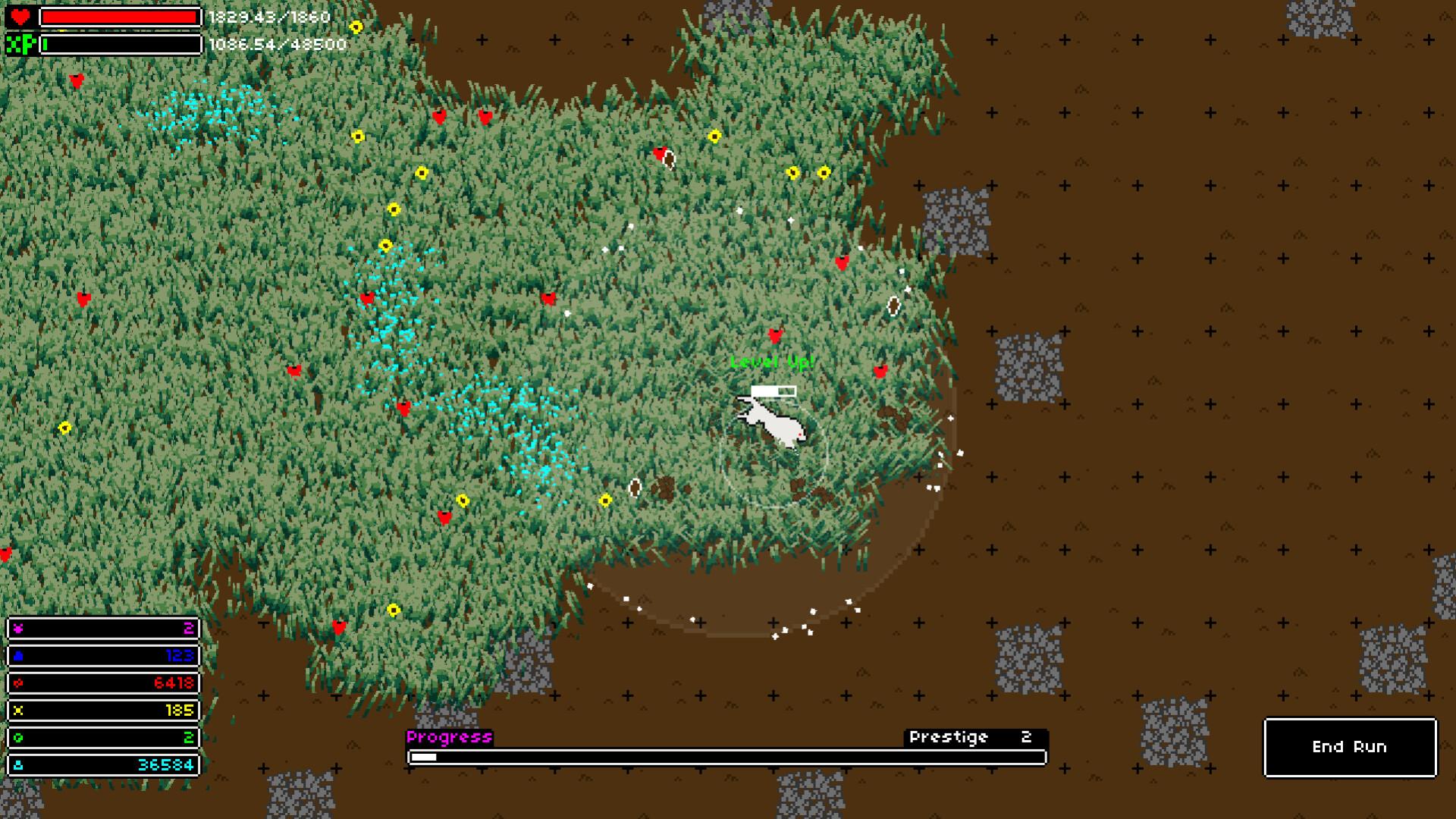Screen dimensions: 1456x819
Task: Click the green XP label icon
Action: [23, 45]
